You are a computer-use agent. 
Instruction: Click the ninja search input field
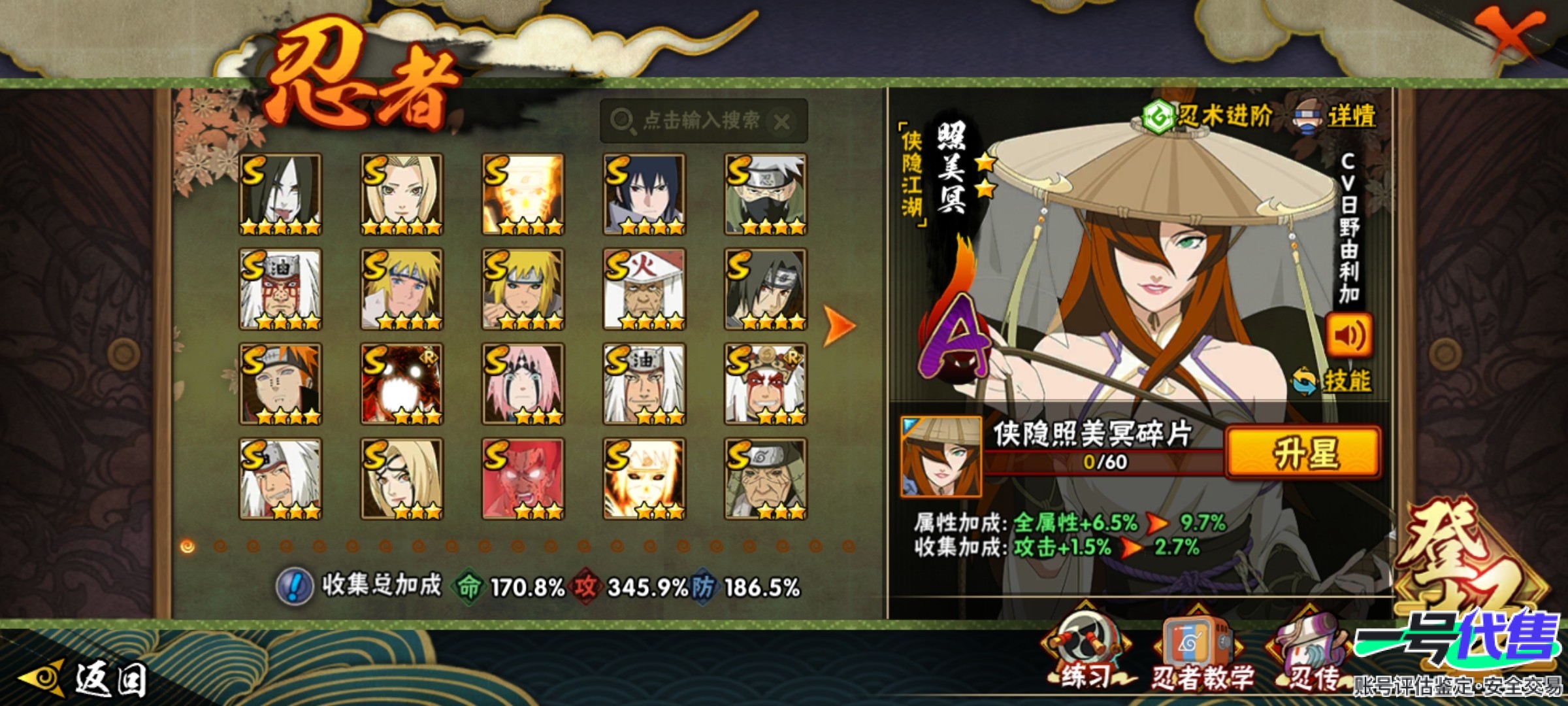pos(693,121)
